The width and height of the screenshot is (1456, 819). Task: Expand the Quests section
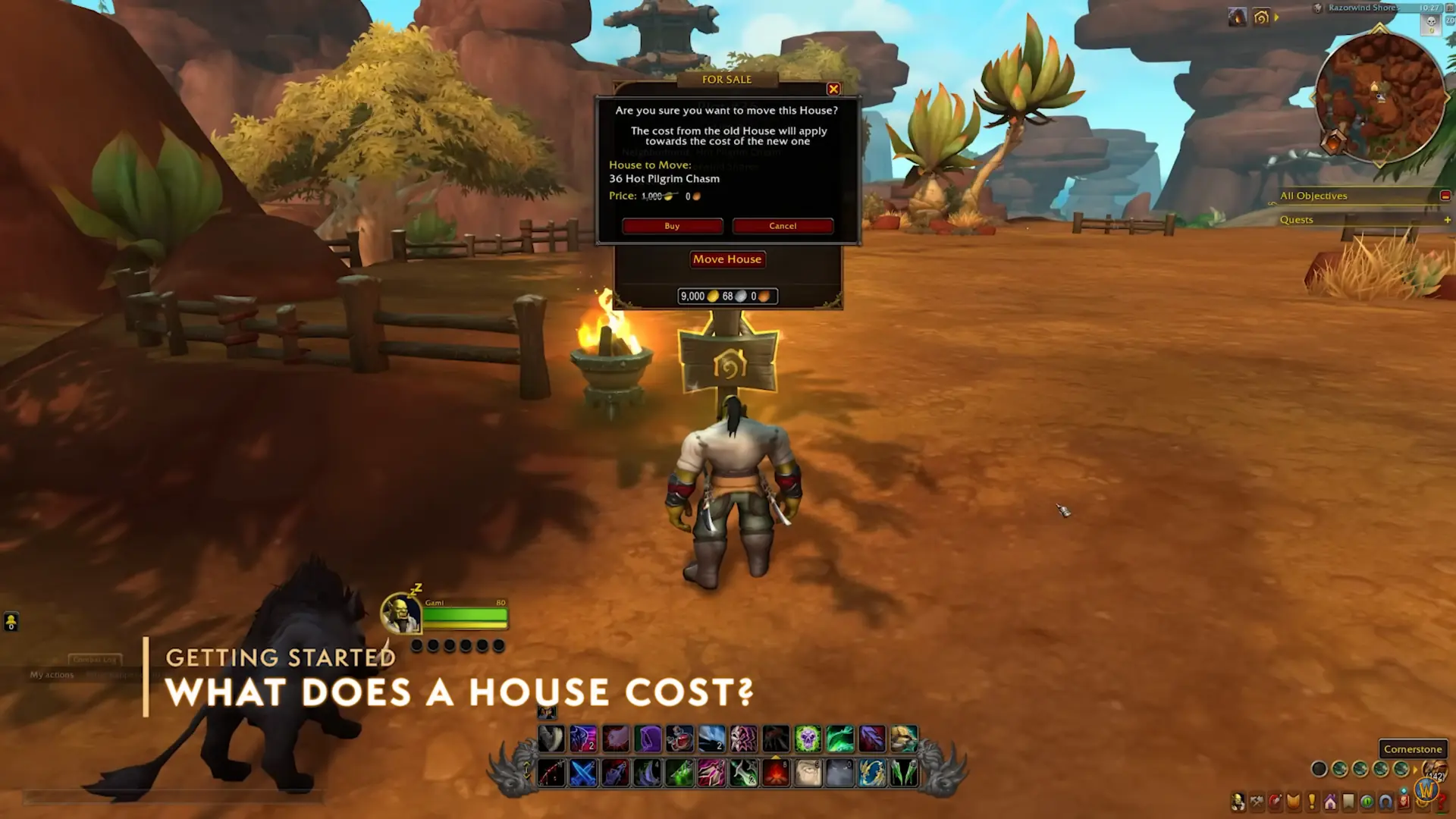point(1447,220)
